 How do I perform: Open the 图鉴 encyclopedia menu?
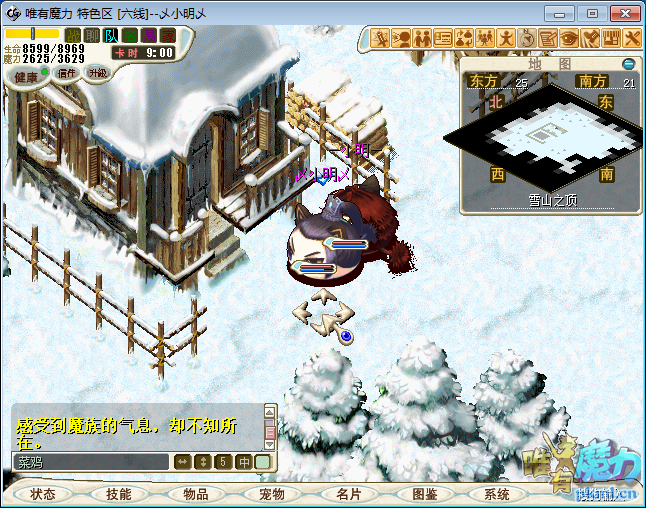(424, 494)
